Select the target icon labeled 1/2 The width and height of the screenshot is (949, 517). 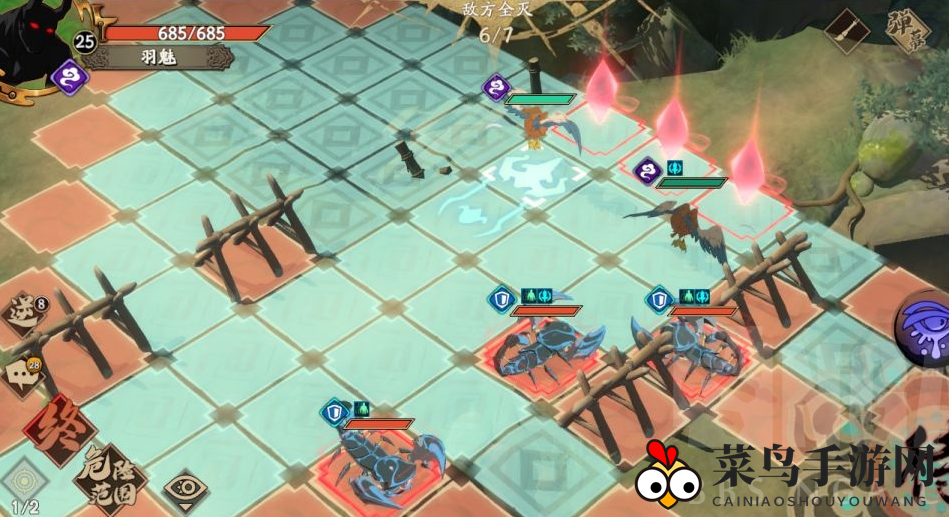click(x=22, y=480)
